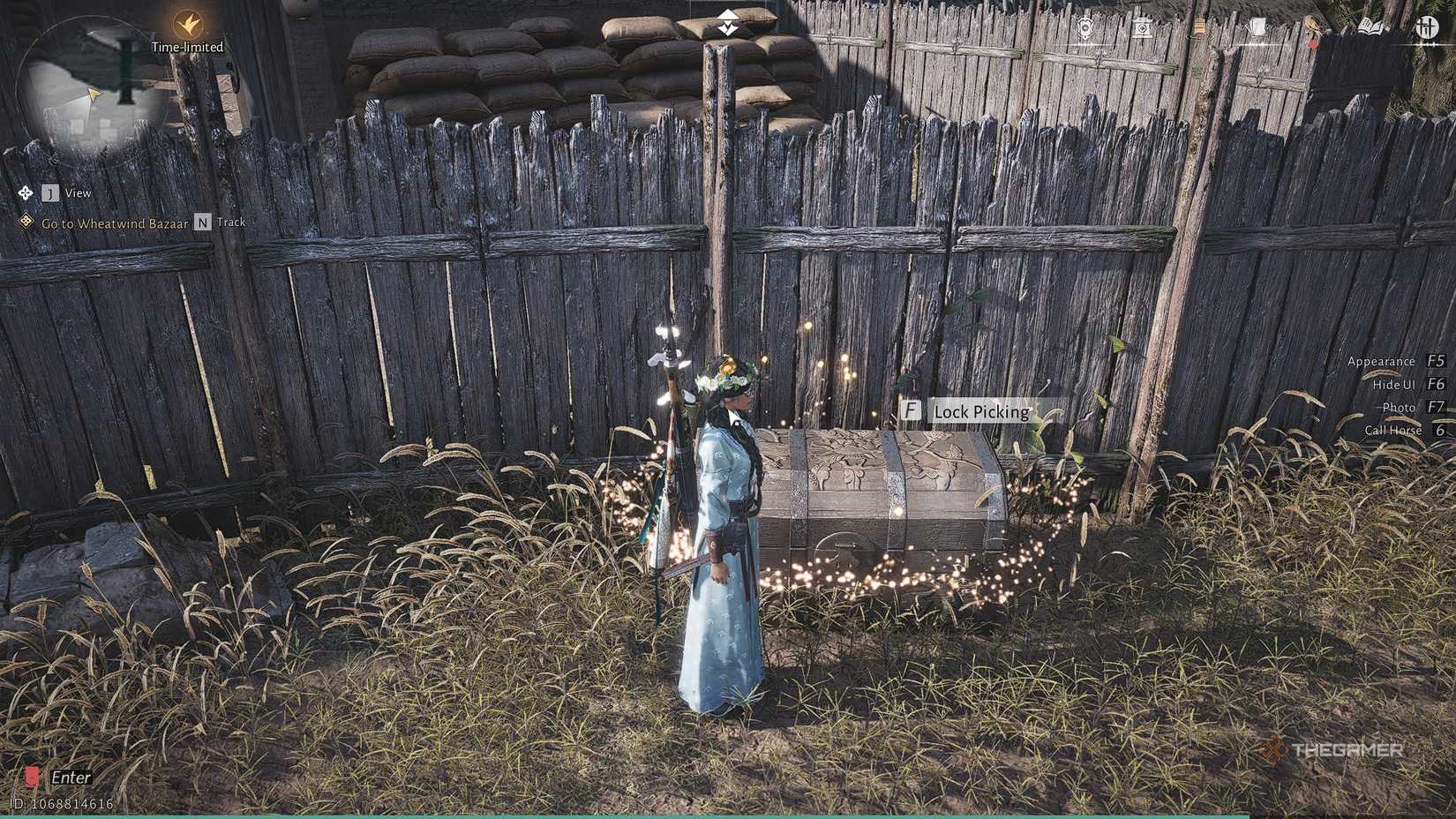Open chat with the red icon bottom left
The height and width of the screenshot is (819, 1456).
31,777
